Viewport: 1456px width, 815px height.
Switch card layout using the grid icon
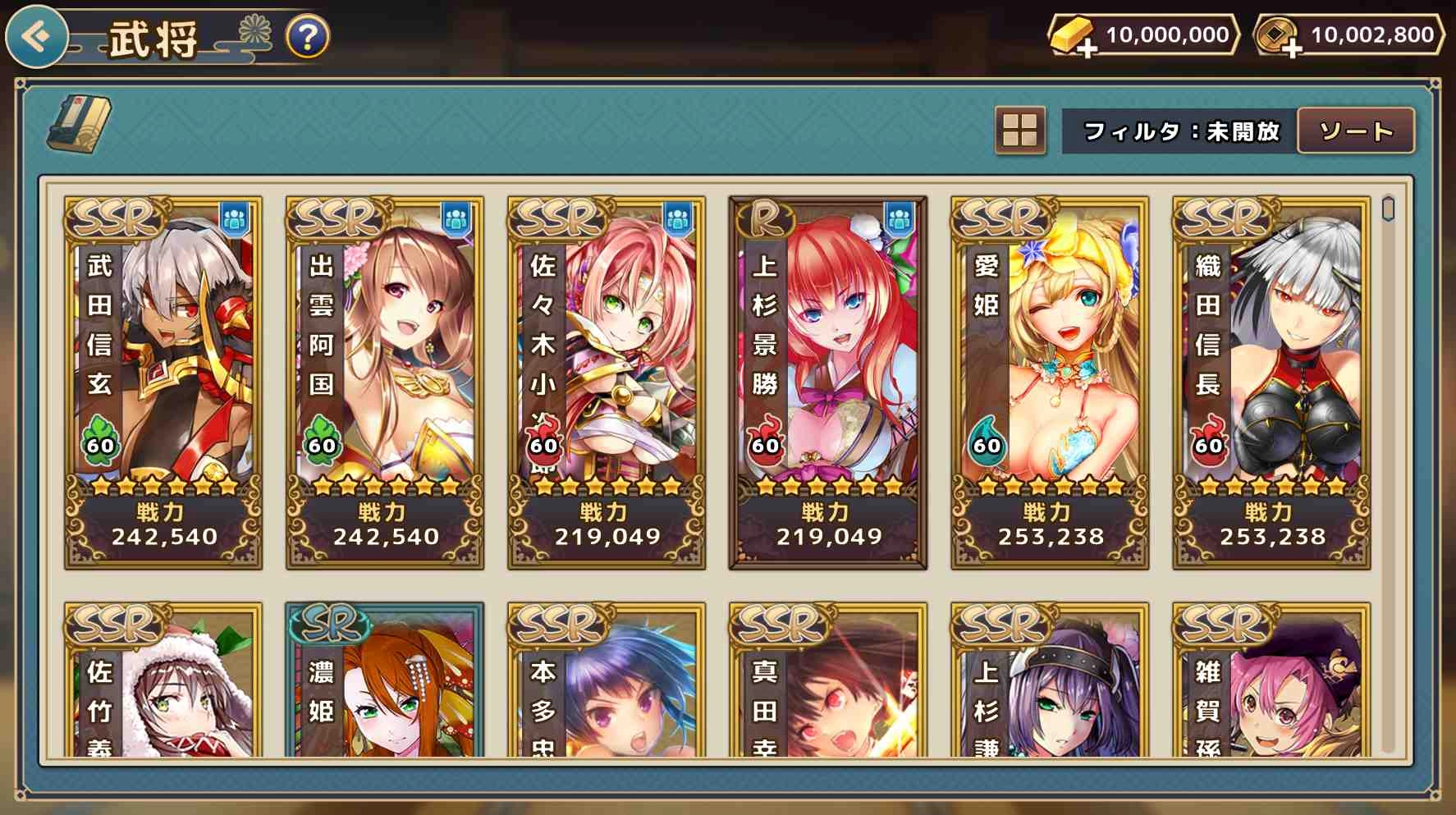[1019, 130]
